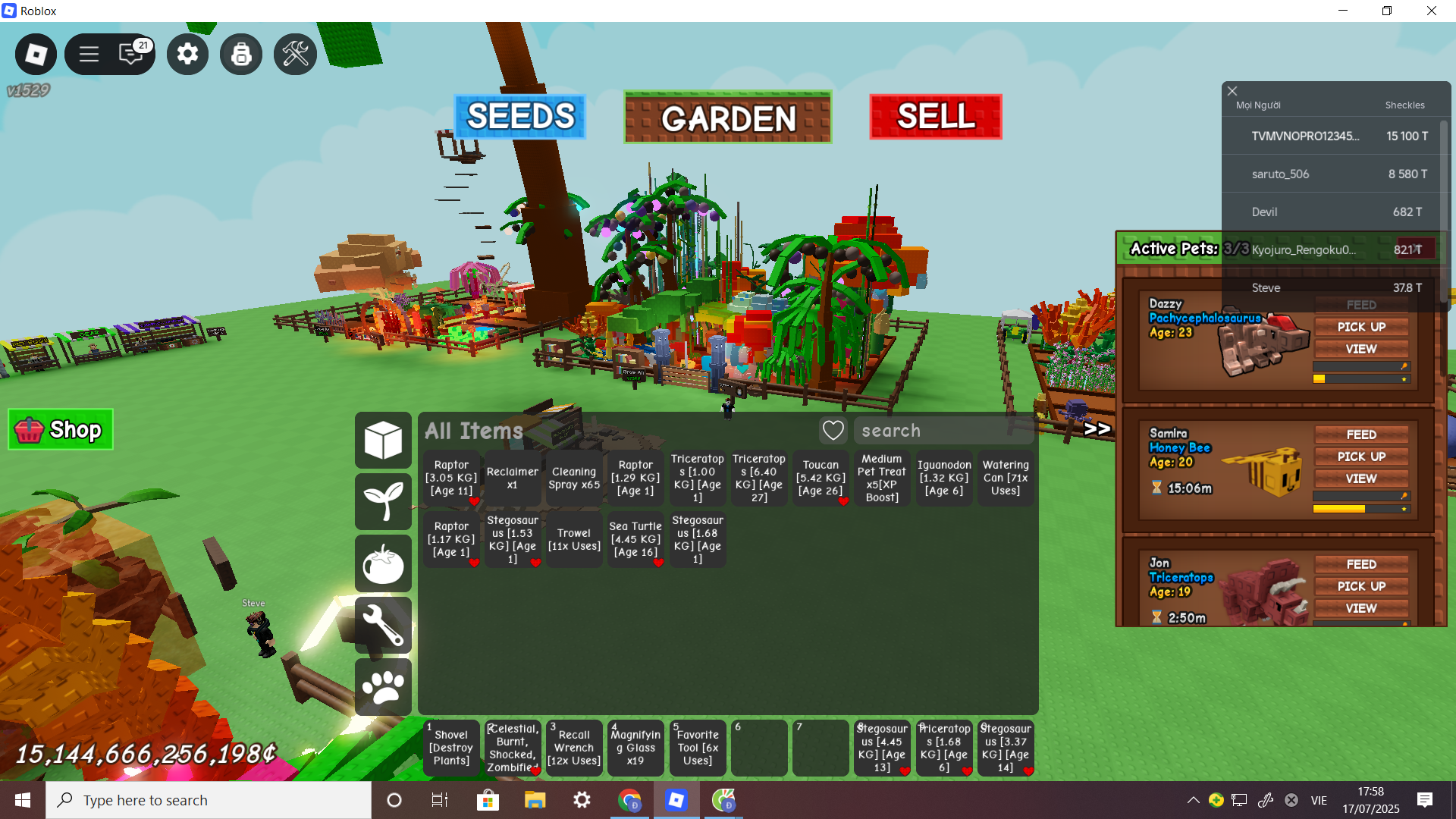Equip Shovel in hotbar slot 1
This screenshot has height=819, width=1456.
[451, 748]
